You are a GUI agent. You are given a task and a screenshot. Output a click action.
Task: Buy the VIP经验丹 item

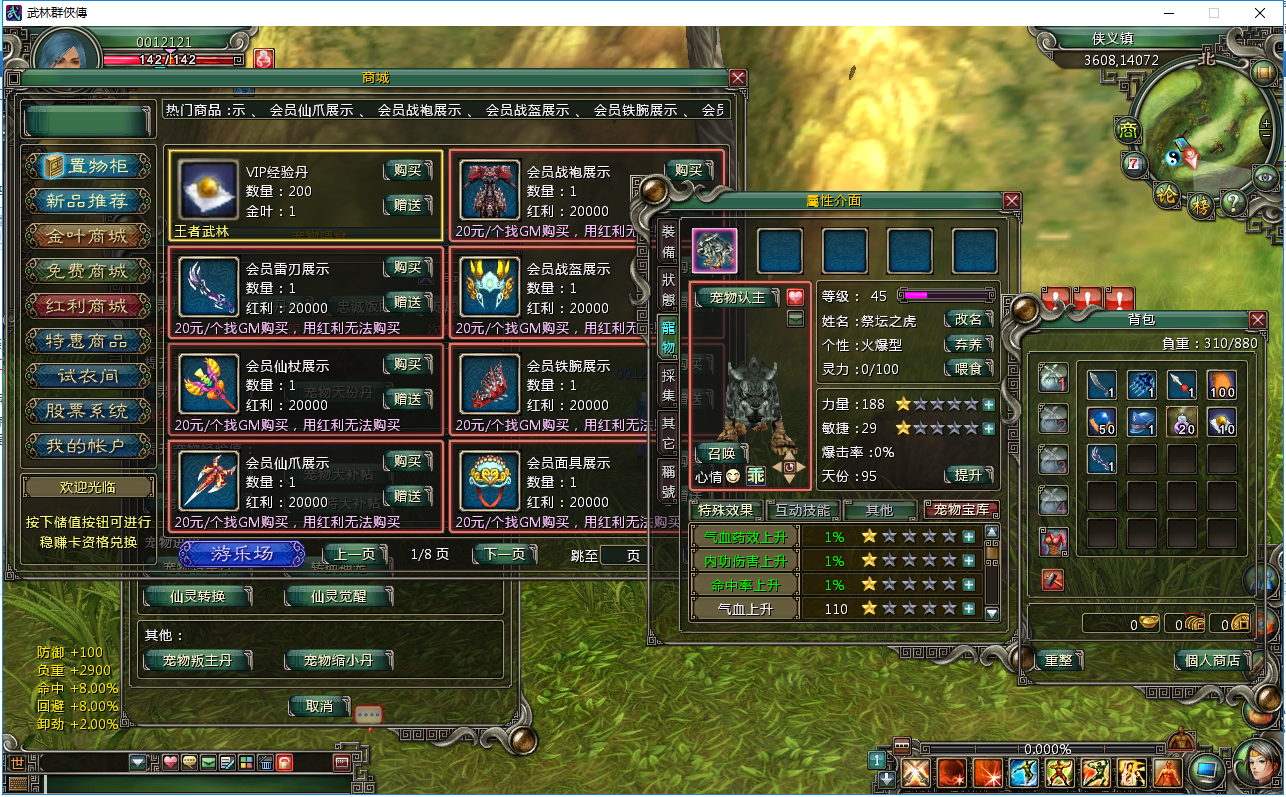point(407,171)
